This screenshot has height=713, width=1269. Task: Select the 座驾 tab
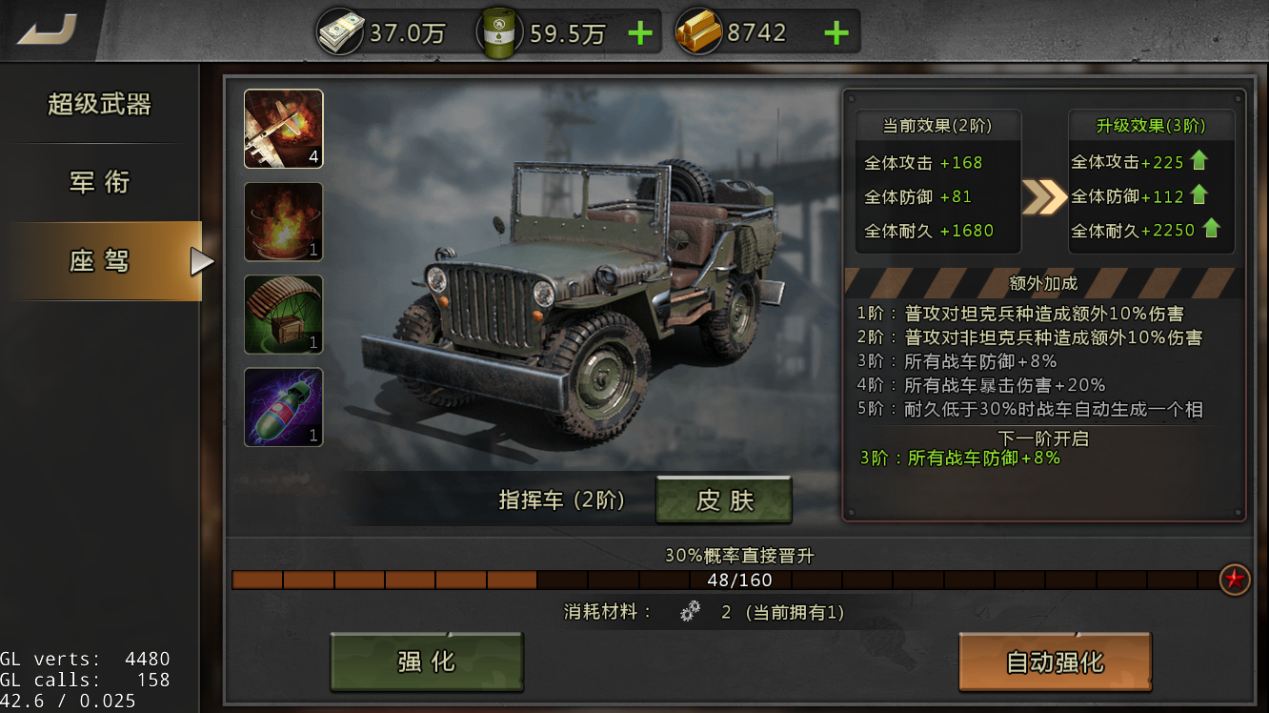pyautogui.click(x=100, y=261)
